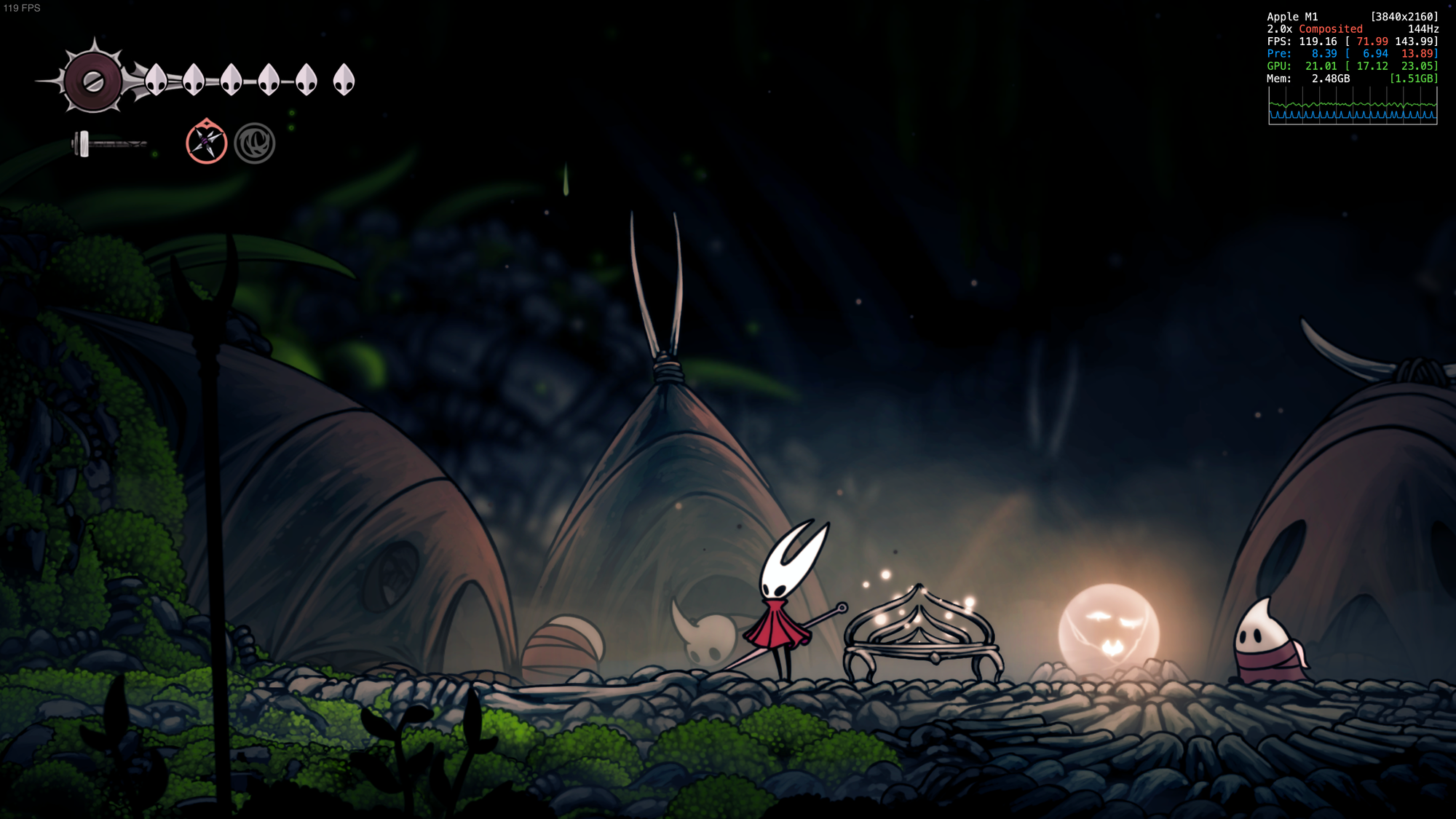The width and height of the screenshot is (1456, 819).
Task: Select the red-ringed spiked caltrop tool icon
Action: 206,142
